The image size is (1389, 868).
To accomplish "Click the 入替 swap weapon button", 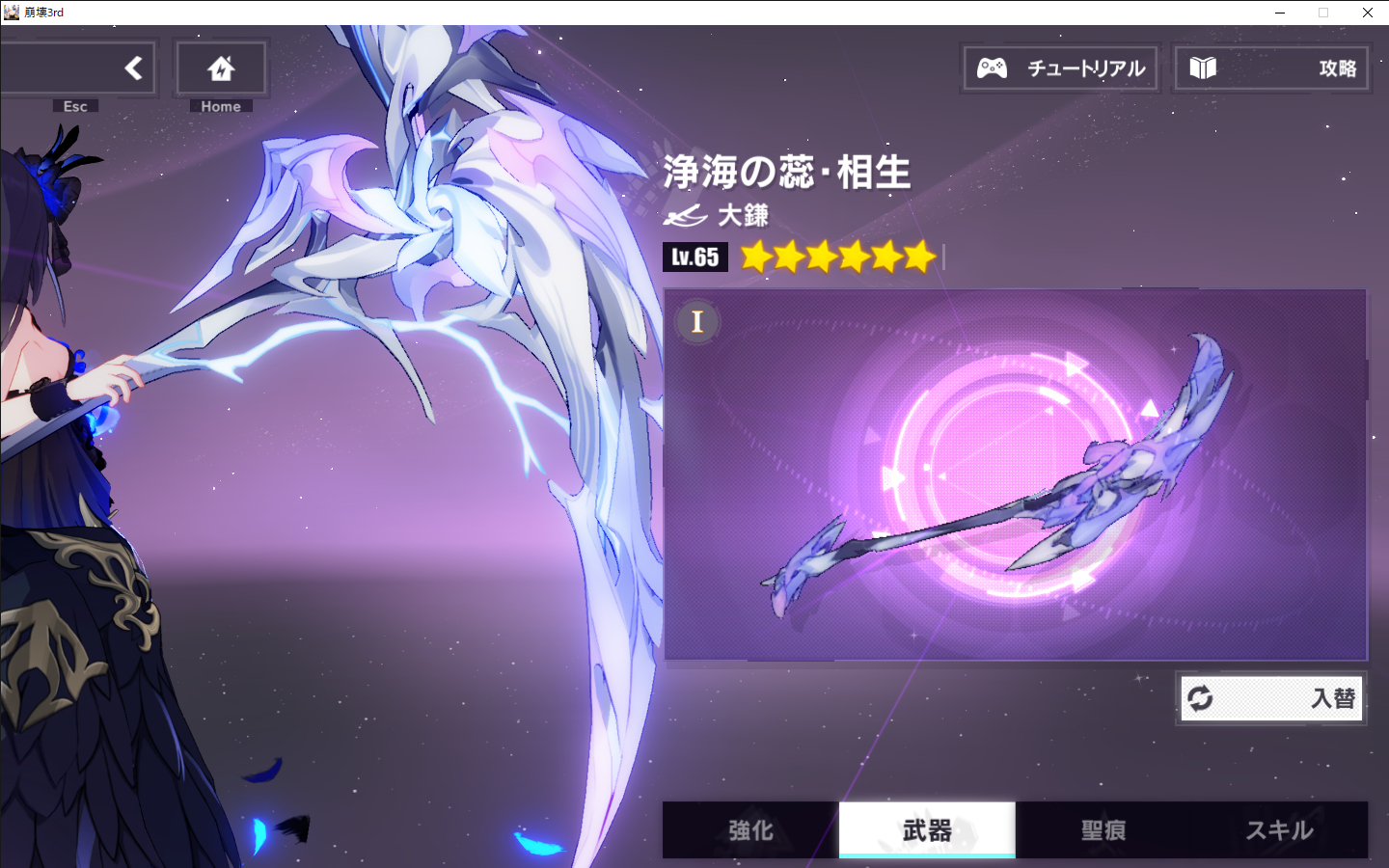I will point(1273,698).
